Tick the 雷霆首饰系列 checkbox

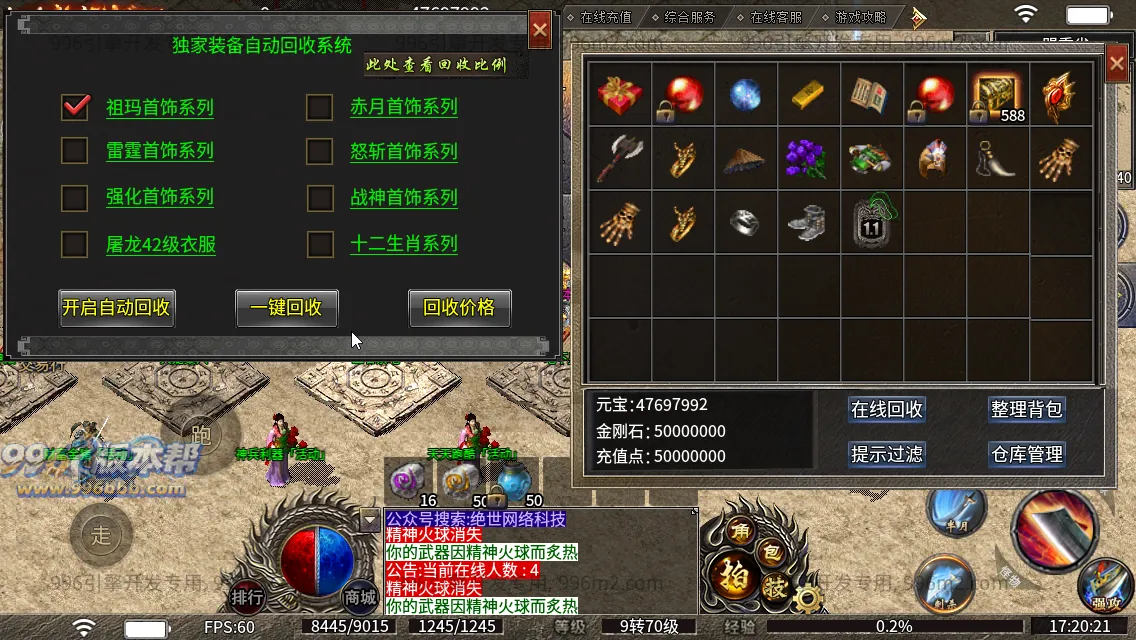[75, 151]
